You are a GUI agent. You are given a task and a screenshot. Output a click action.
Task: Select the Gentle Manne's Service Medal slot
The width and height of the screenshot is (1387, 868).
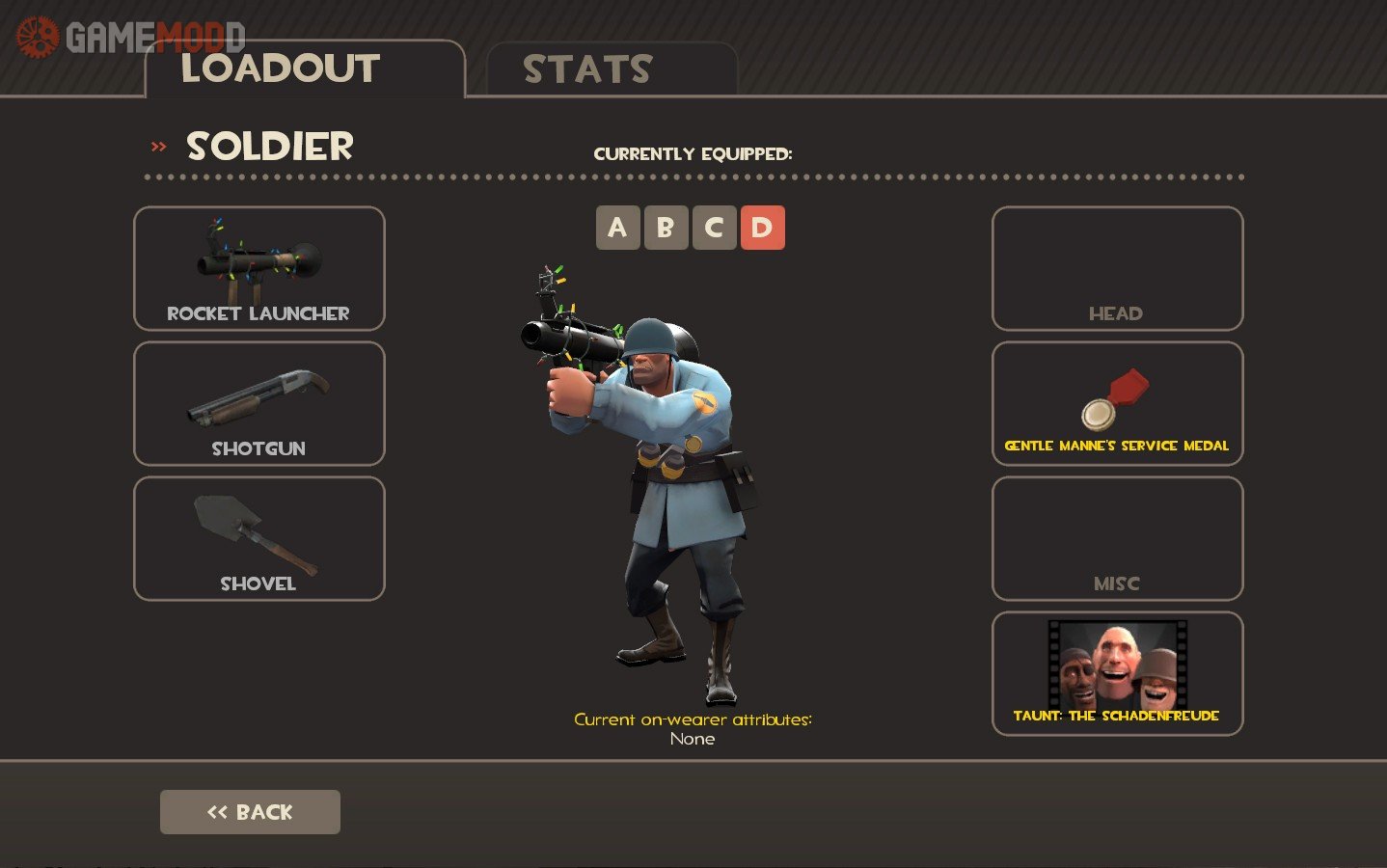[1117, 404]
